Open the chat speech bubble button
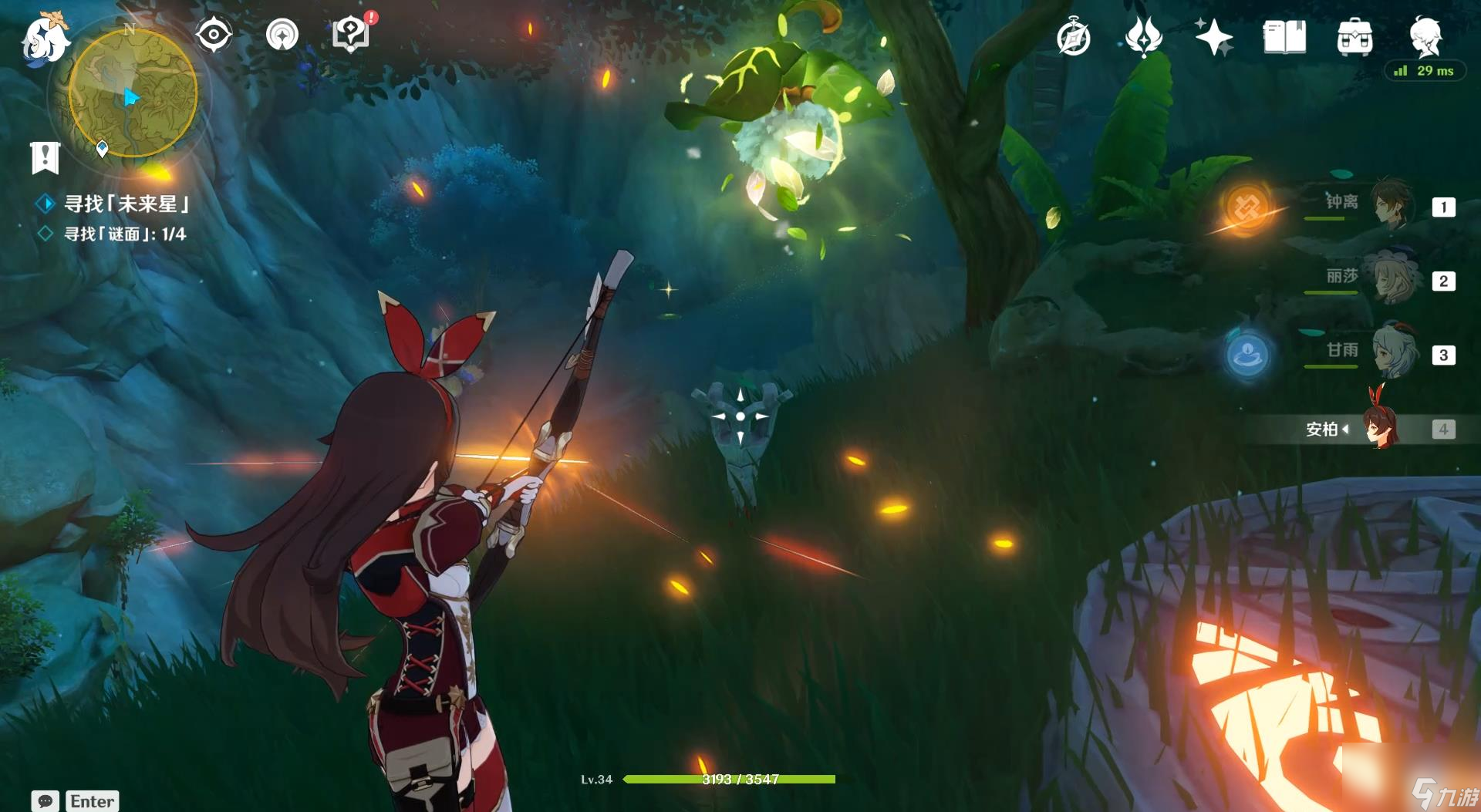Image resolution: width=1481 pixels, height=812 pixels. (x=45, y=800)
